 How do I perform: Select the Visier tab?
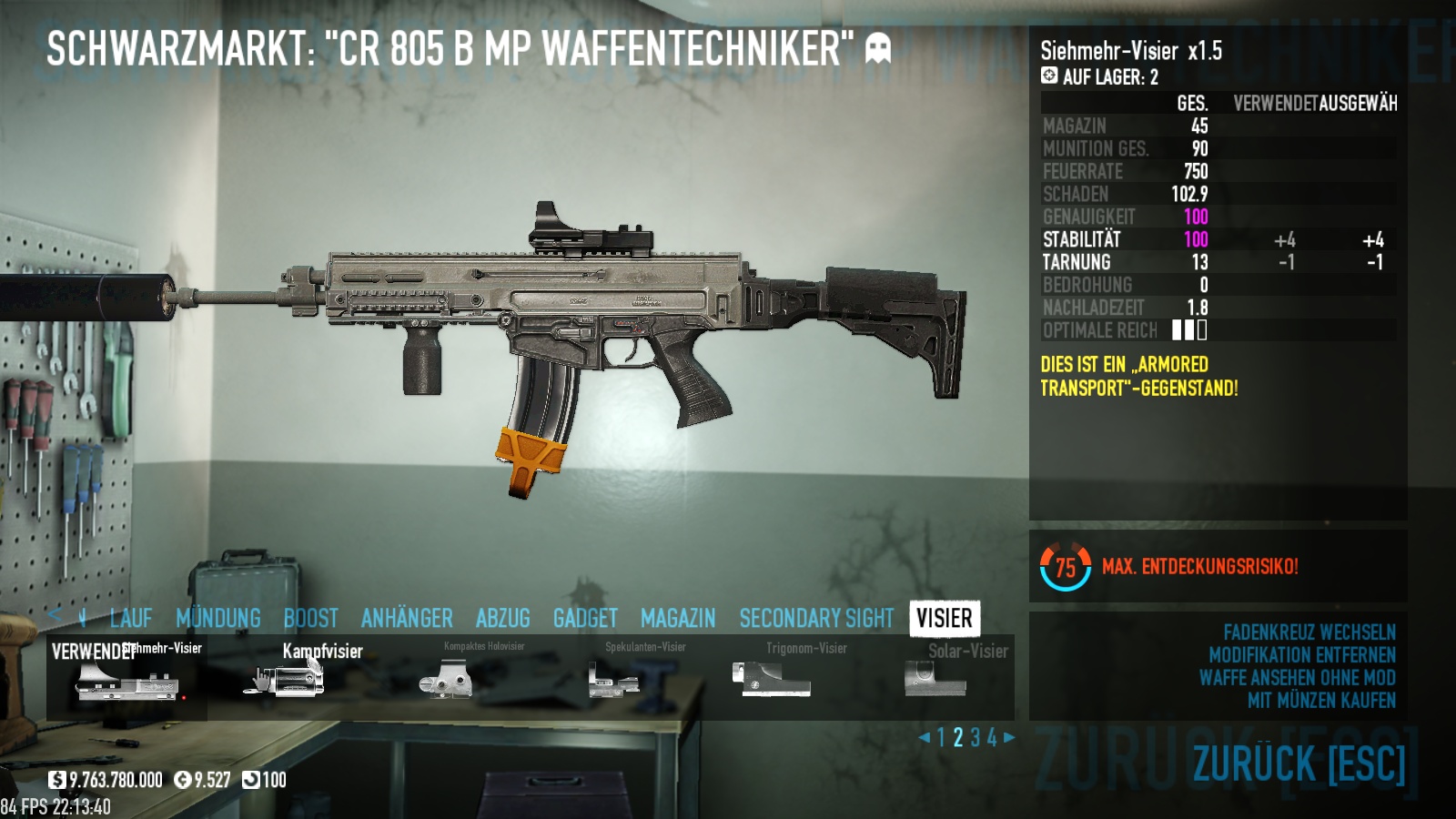pyautogui.click(x=944, y=619)
